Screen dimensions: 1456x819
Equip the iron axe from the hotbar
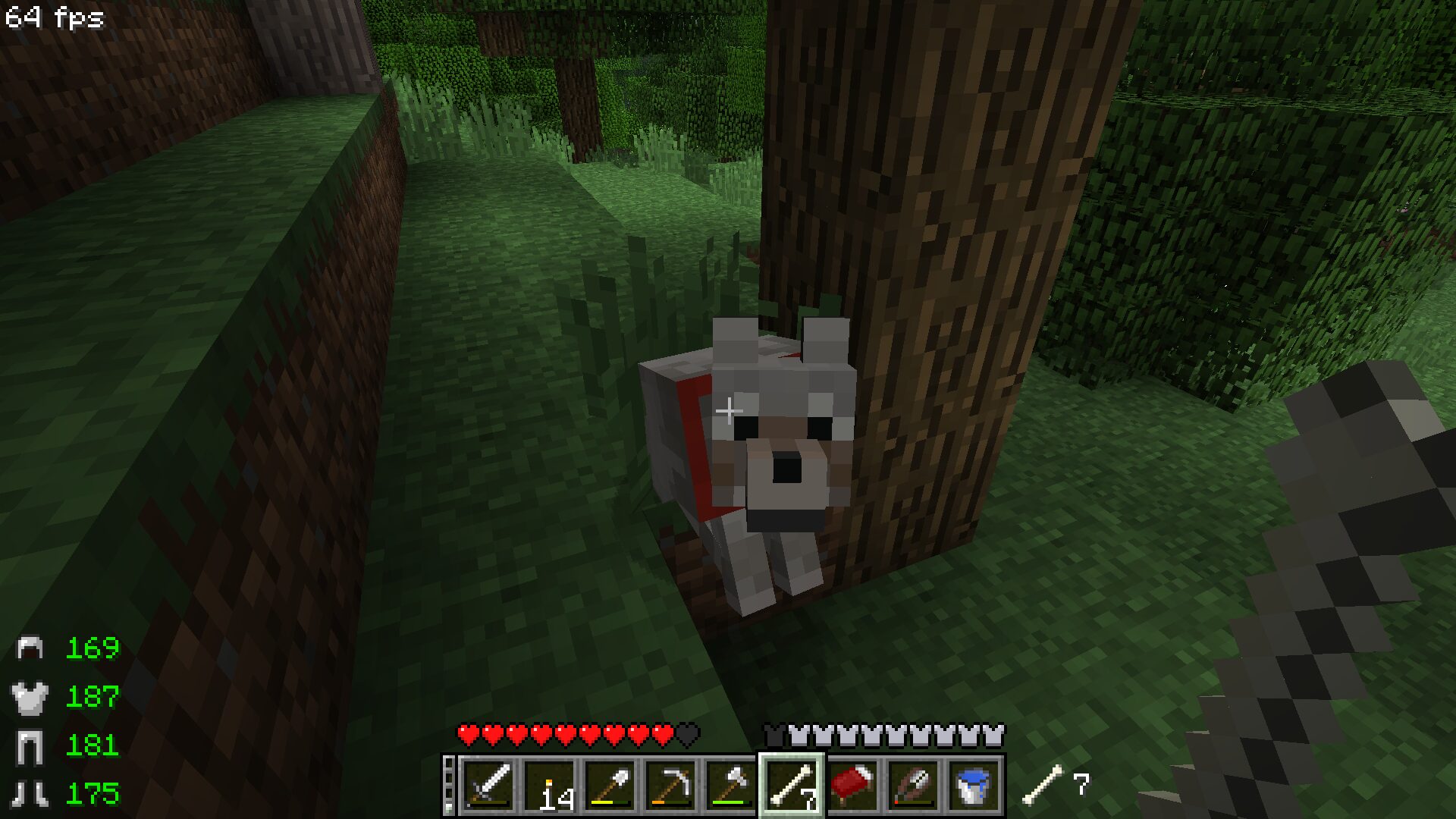731,786
